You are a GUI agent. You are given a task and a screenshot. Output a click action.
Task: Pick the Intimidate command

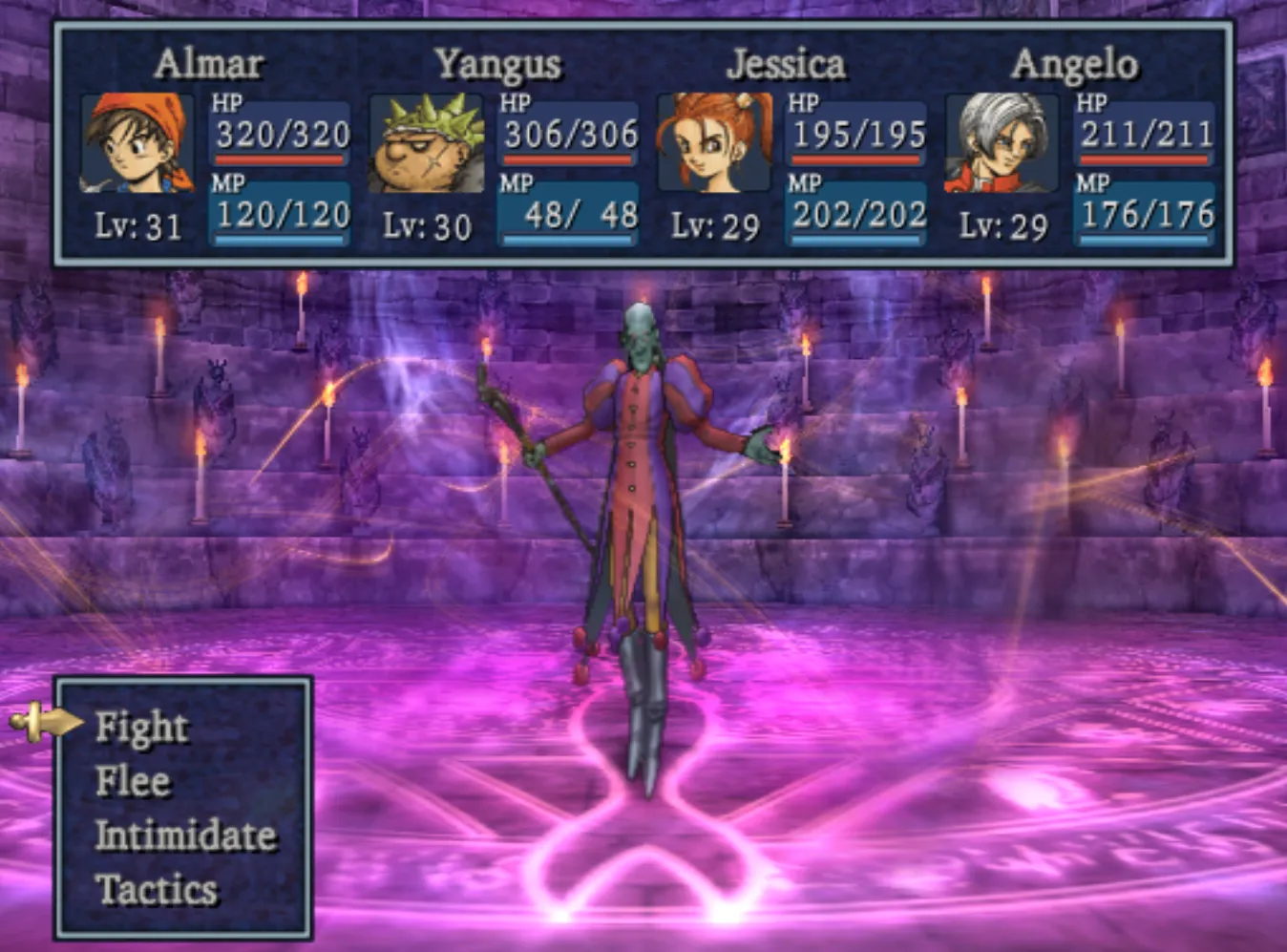tap(185, 836)
